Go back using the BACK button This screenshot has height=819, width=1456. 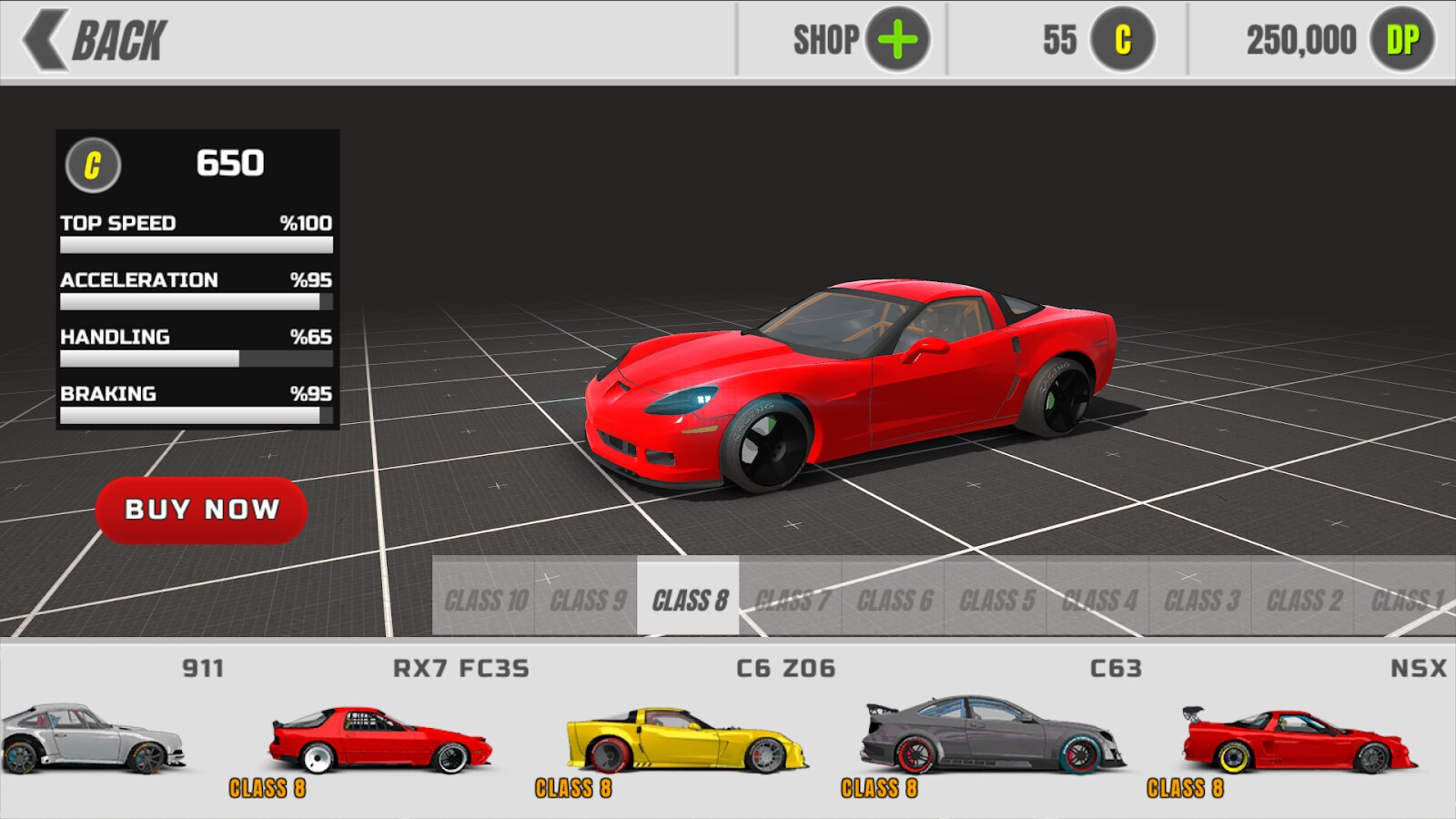[96, 40]
